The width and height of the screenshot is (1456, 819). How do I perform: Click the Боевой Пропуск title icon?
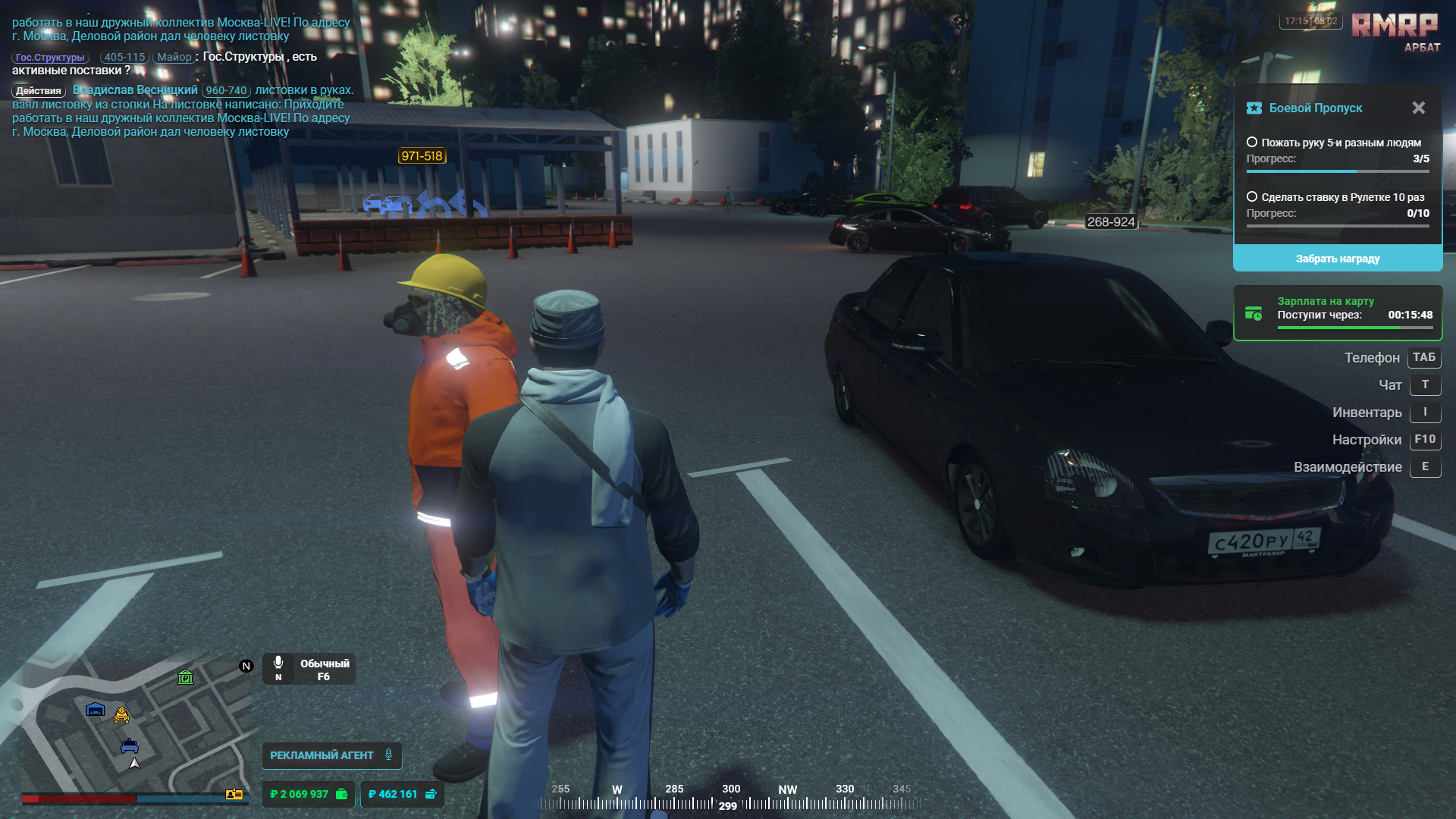(x=1254, y=108)
